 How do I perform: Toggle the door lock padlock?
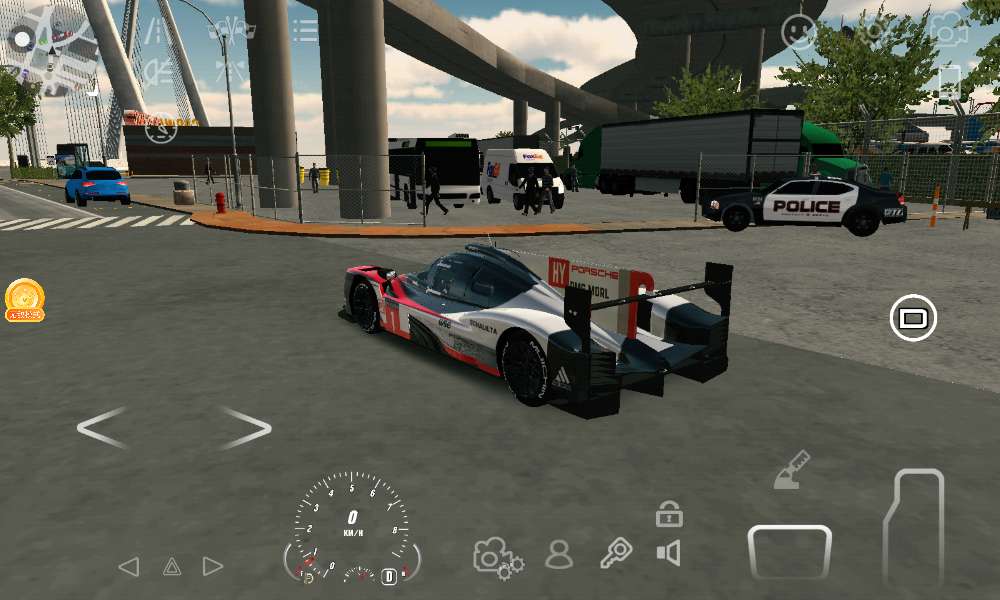[669, 515]
